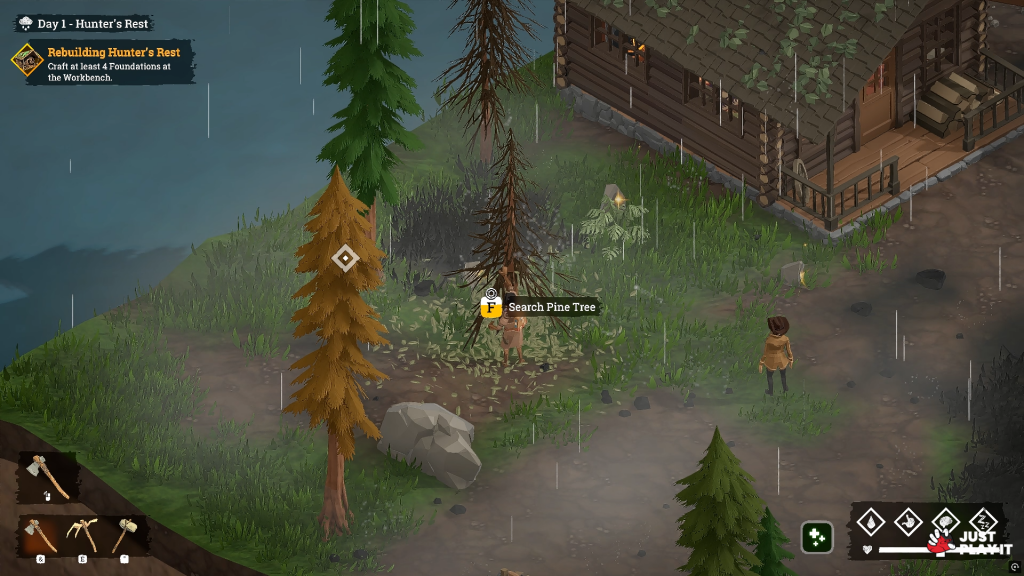
Task: Inspect the stomach hunger status icon
Action: tap(909, 521)
